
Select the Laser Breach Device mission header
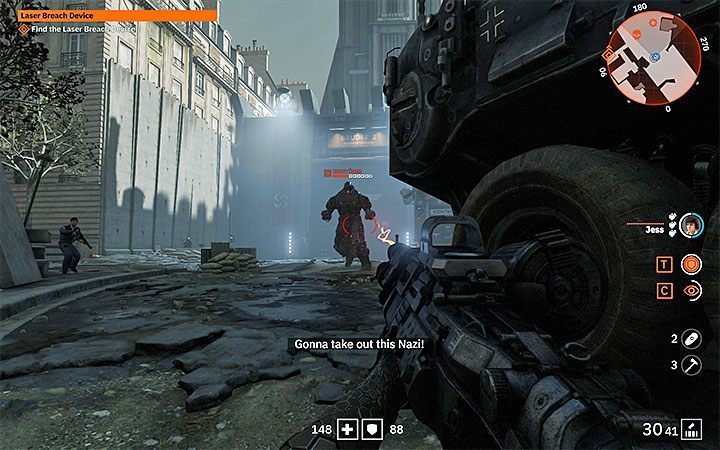tap(108, 16)
